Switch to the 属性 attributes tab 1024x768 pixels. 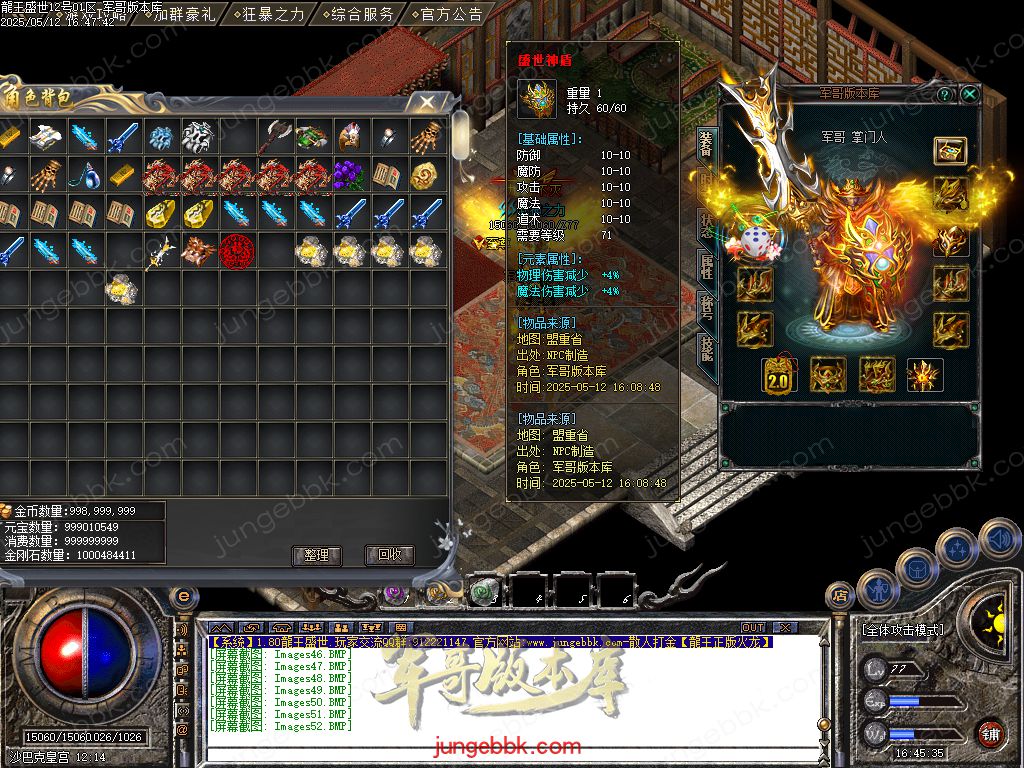click(x=705, y=266)
